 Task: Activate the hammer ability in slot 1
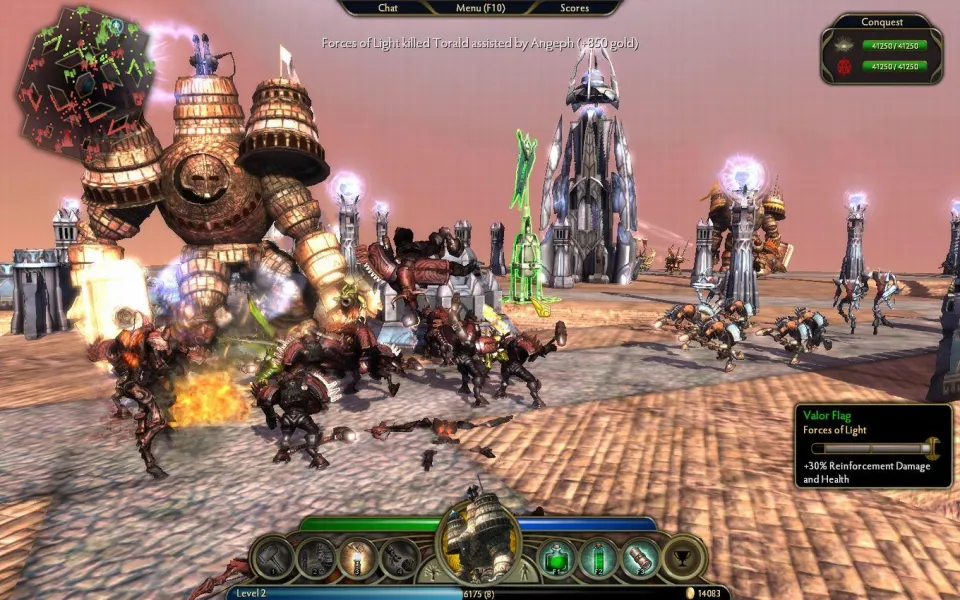click(x=271, y=558)
